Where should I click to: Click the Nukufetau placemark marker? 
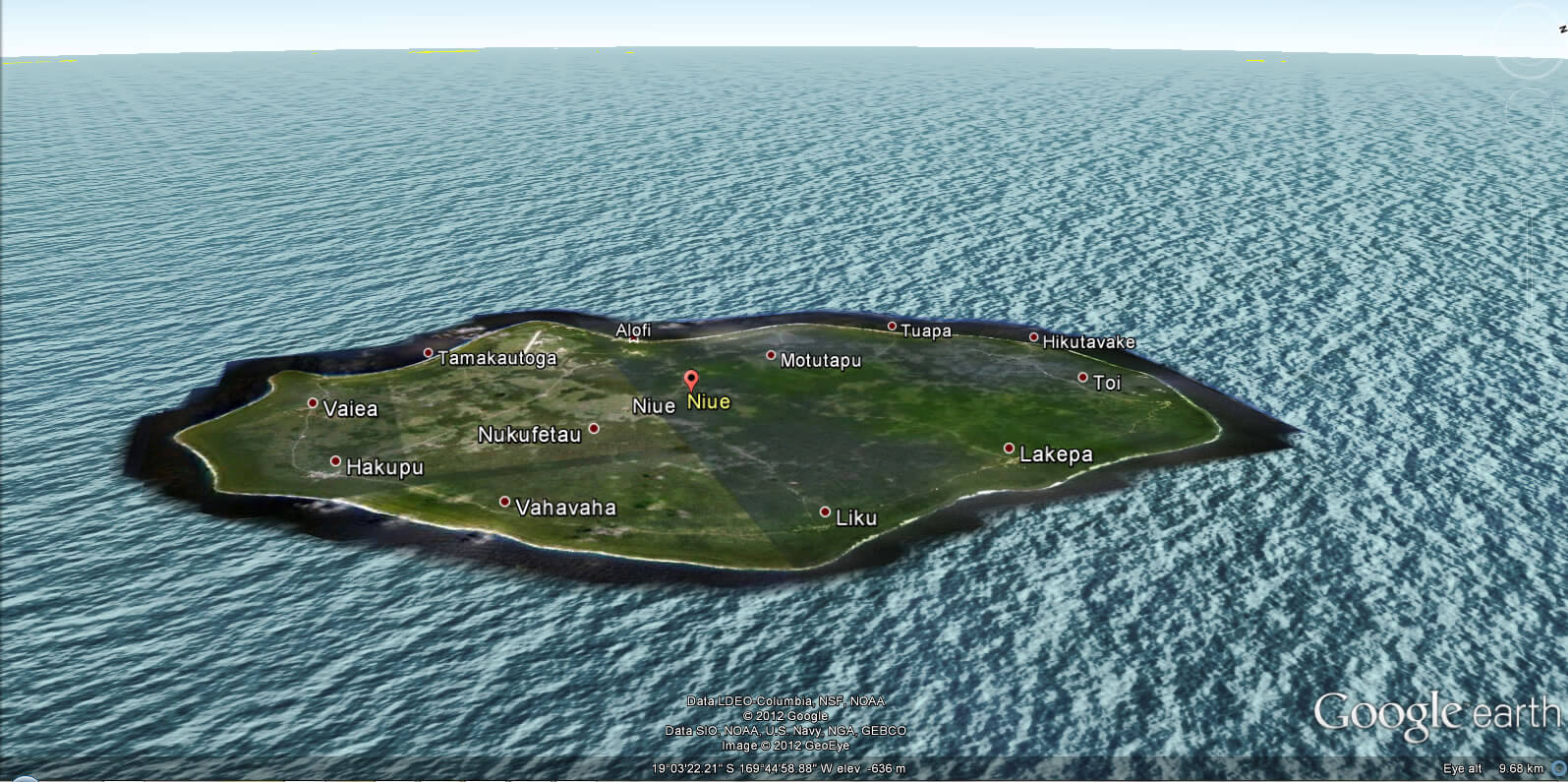[594, 427]
